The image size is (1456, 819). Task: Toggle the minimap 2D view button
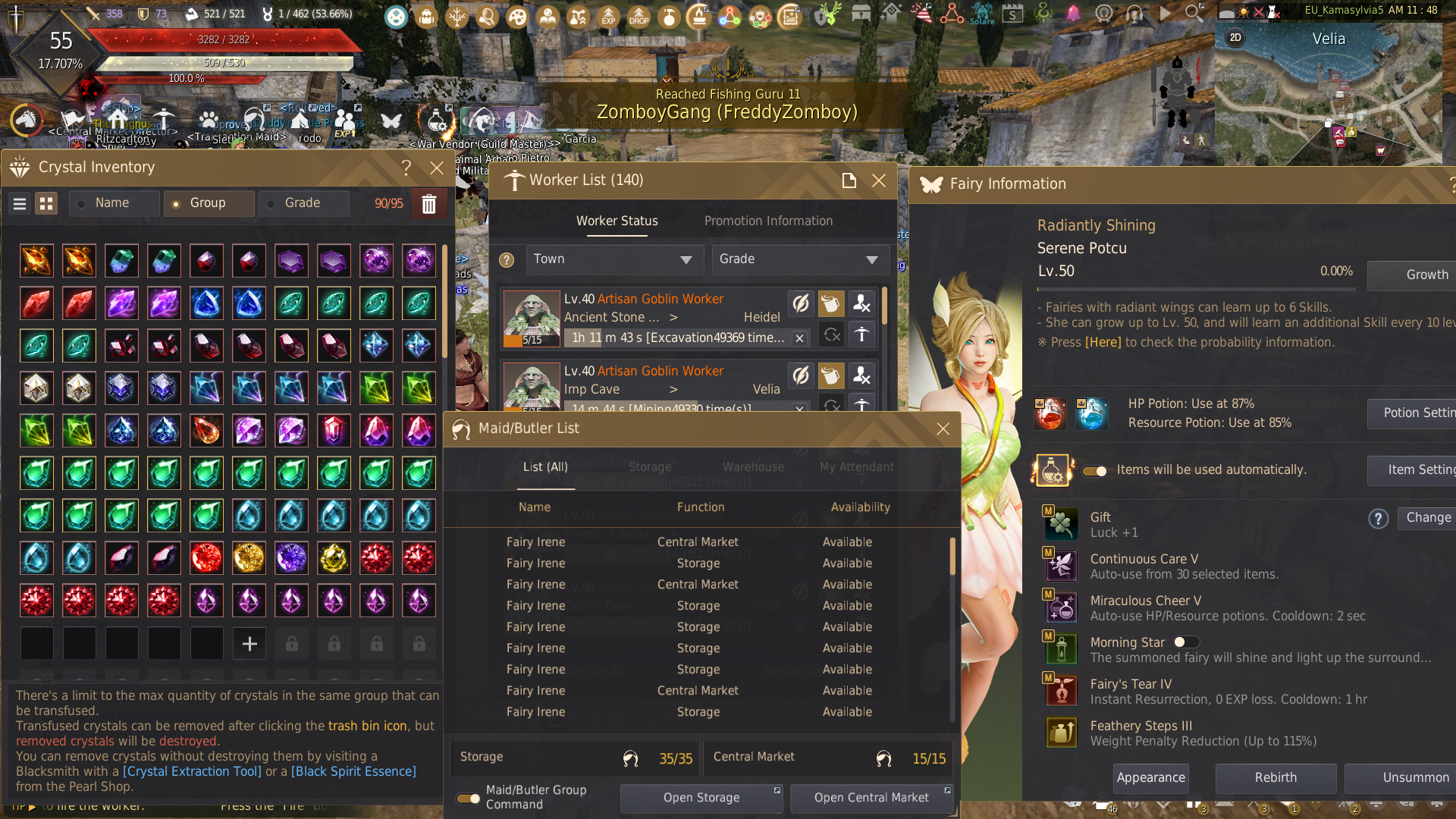click(1235, 38)
